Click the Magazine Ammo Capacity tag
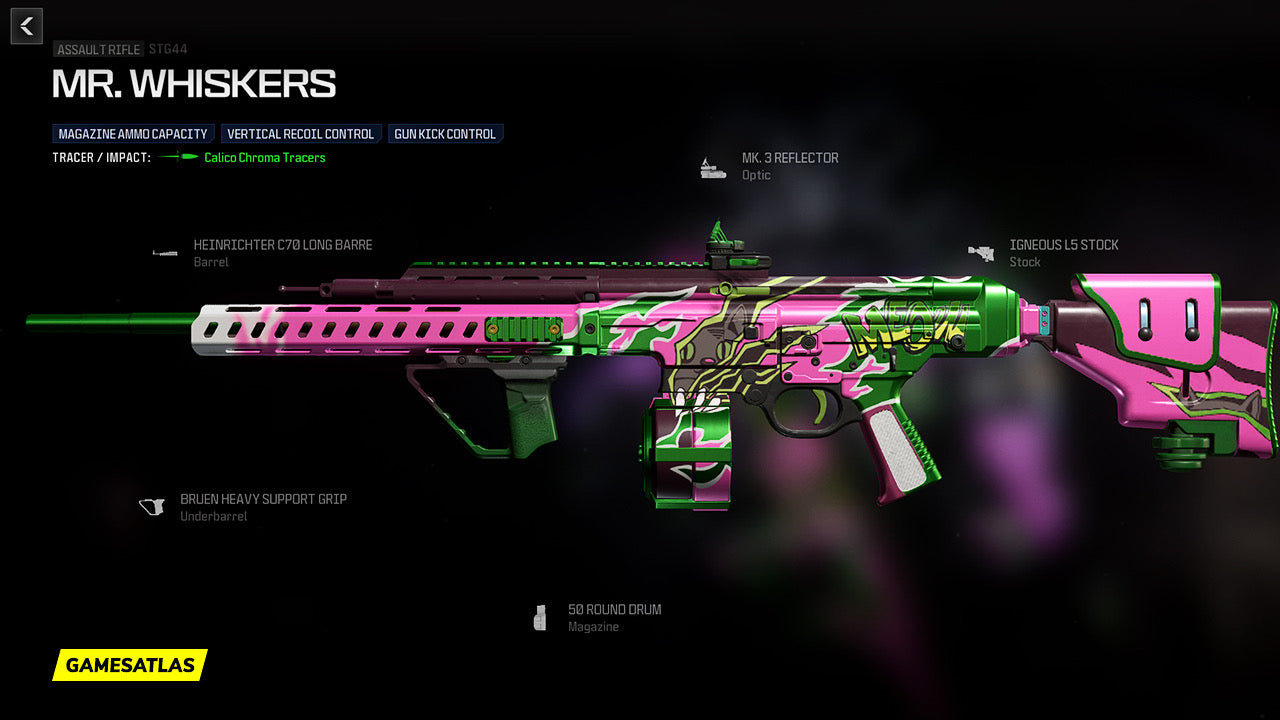This screenshot has width=1280, height=720. click(133, 134)
